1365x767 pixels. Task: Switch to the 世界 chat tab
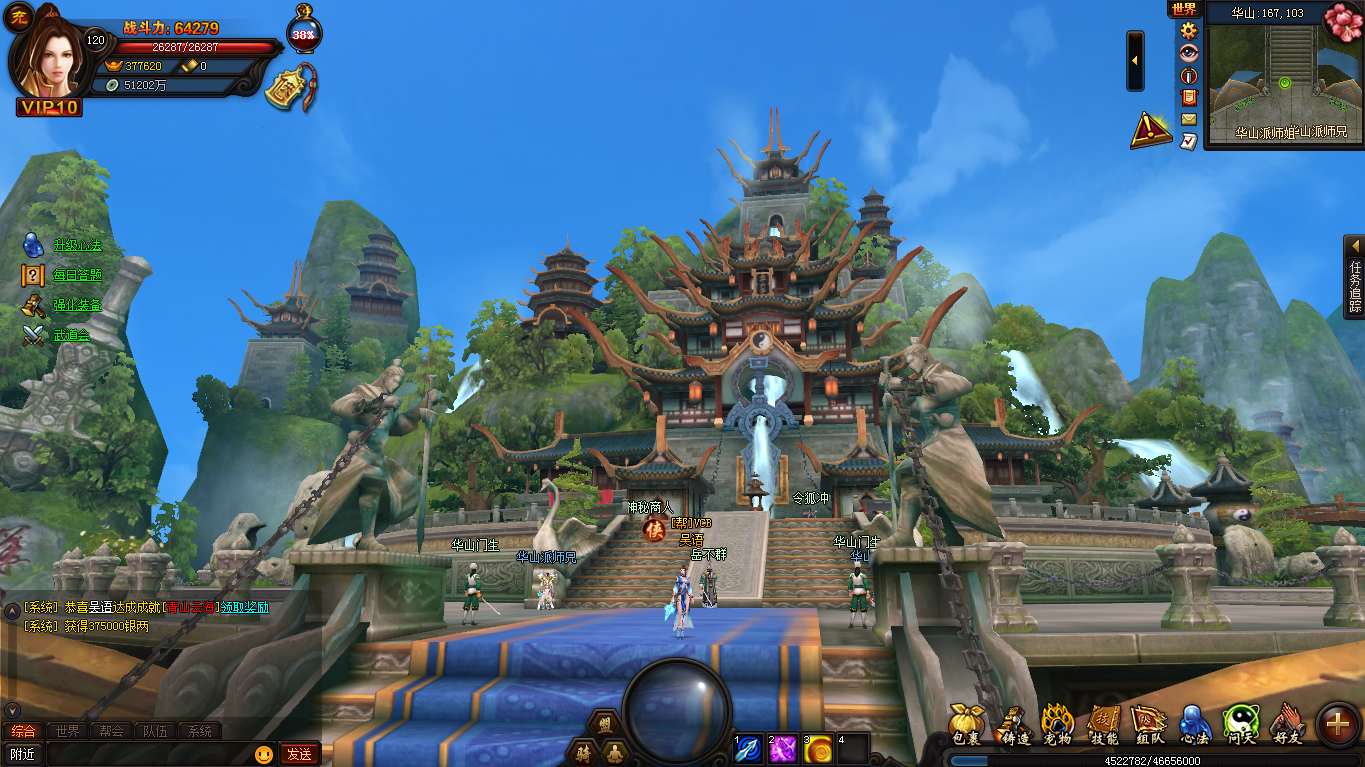[x=67, y=731]
